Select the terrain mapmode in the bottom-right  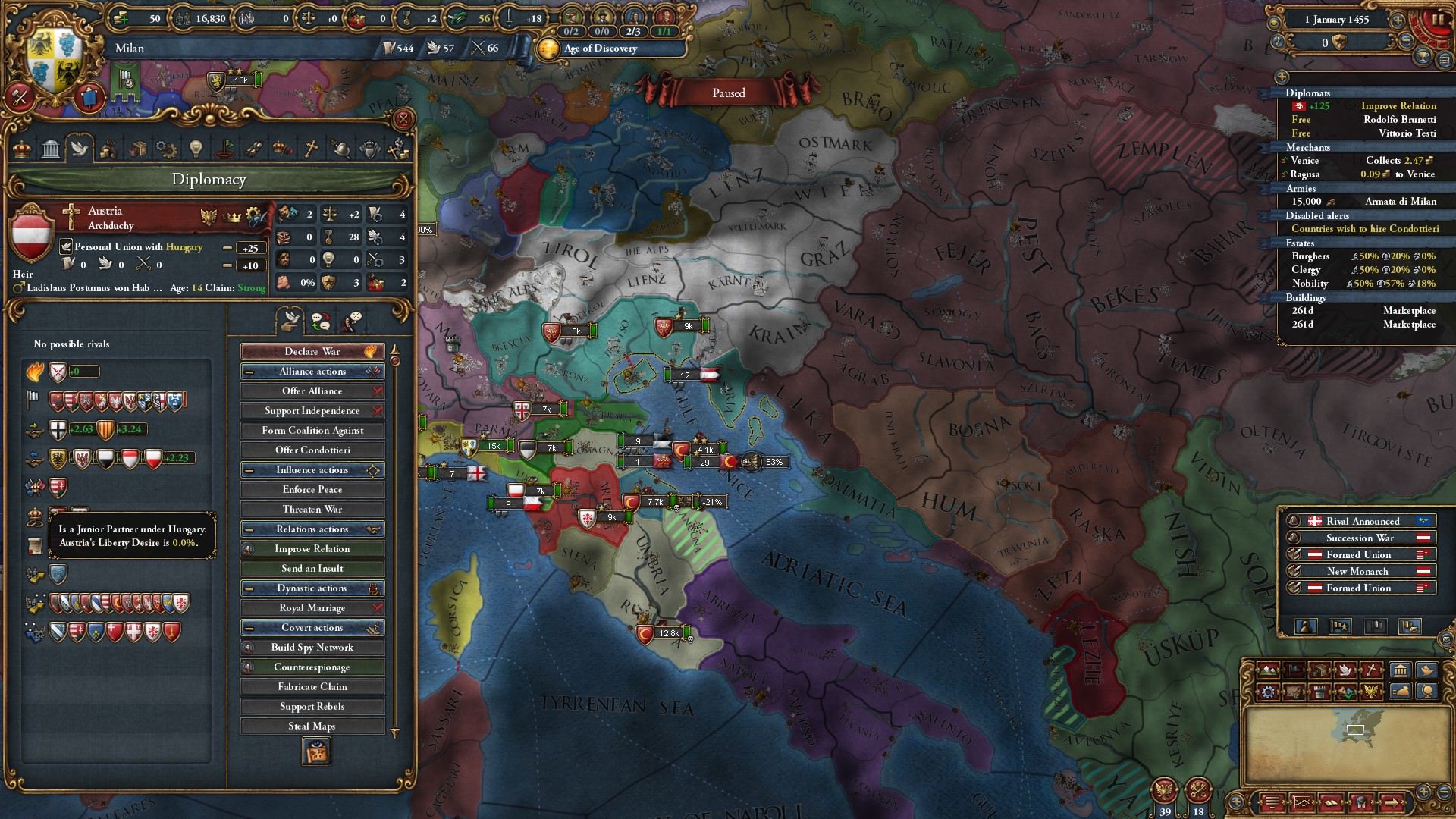[x=1267, y=670]
